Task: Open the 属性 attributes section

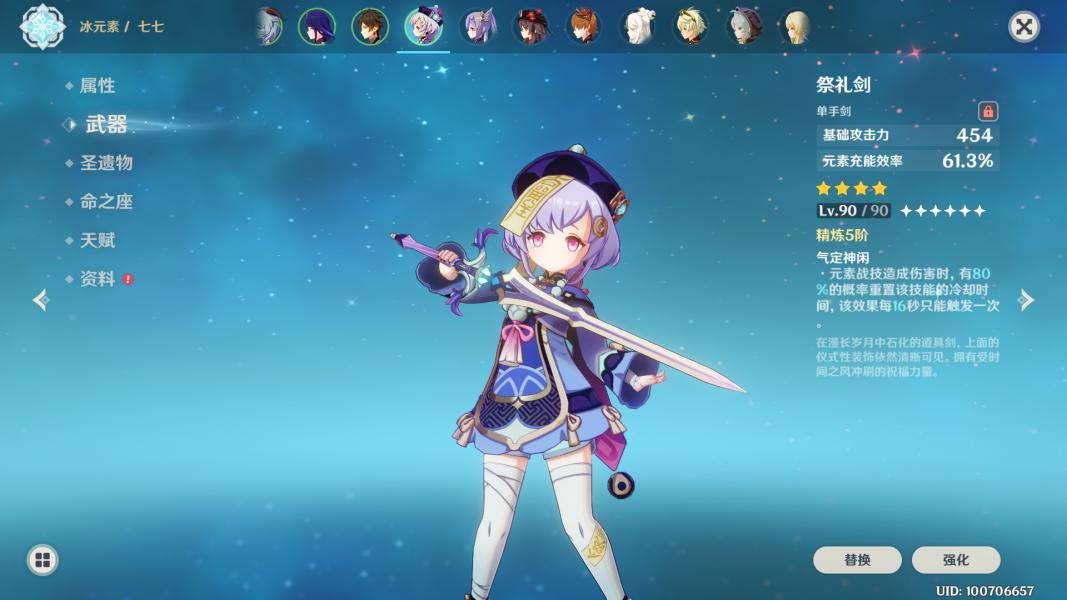Action: (x=97, y=86)
